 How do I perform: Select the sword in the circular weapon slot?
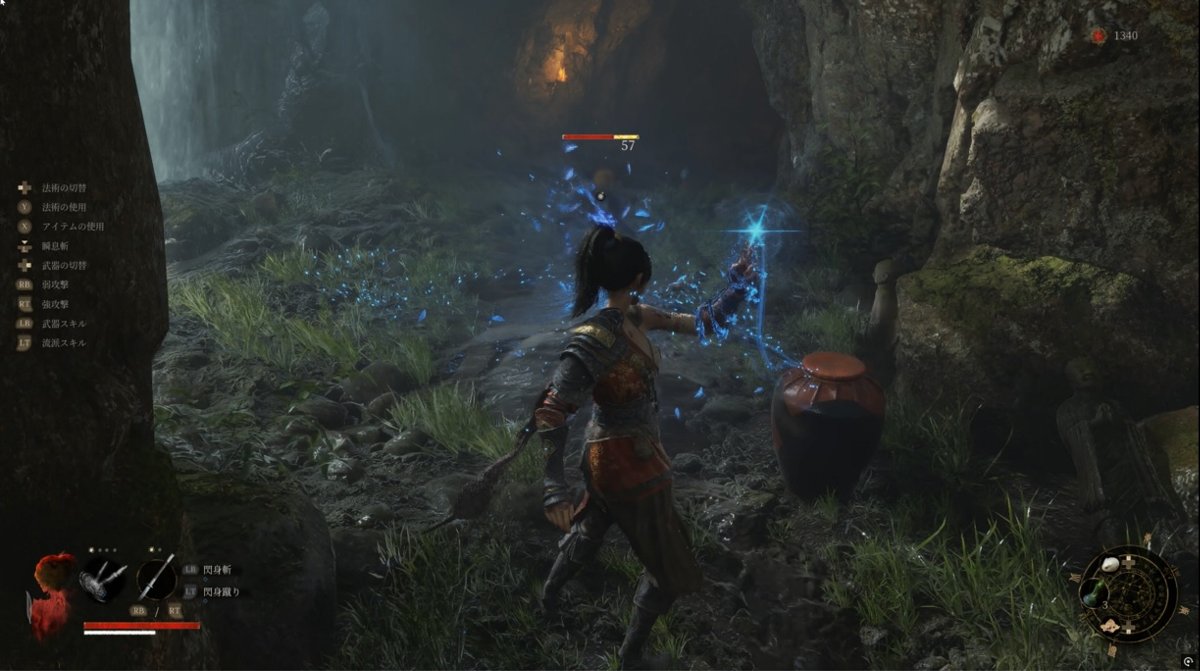tap(157, 578)
